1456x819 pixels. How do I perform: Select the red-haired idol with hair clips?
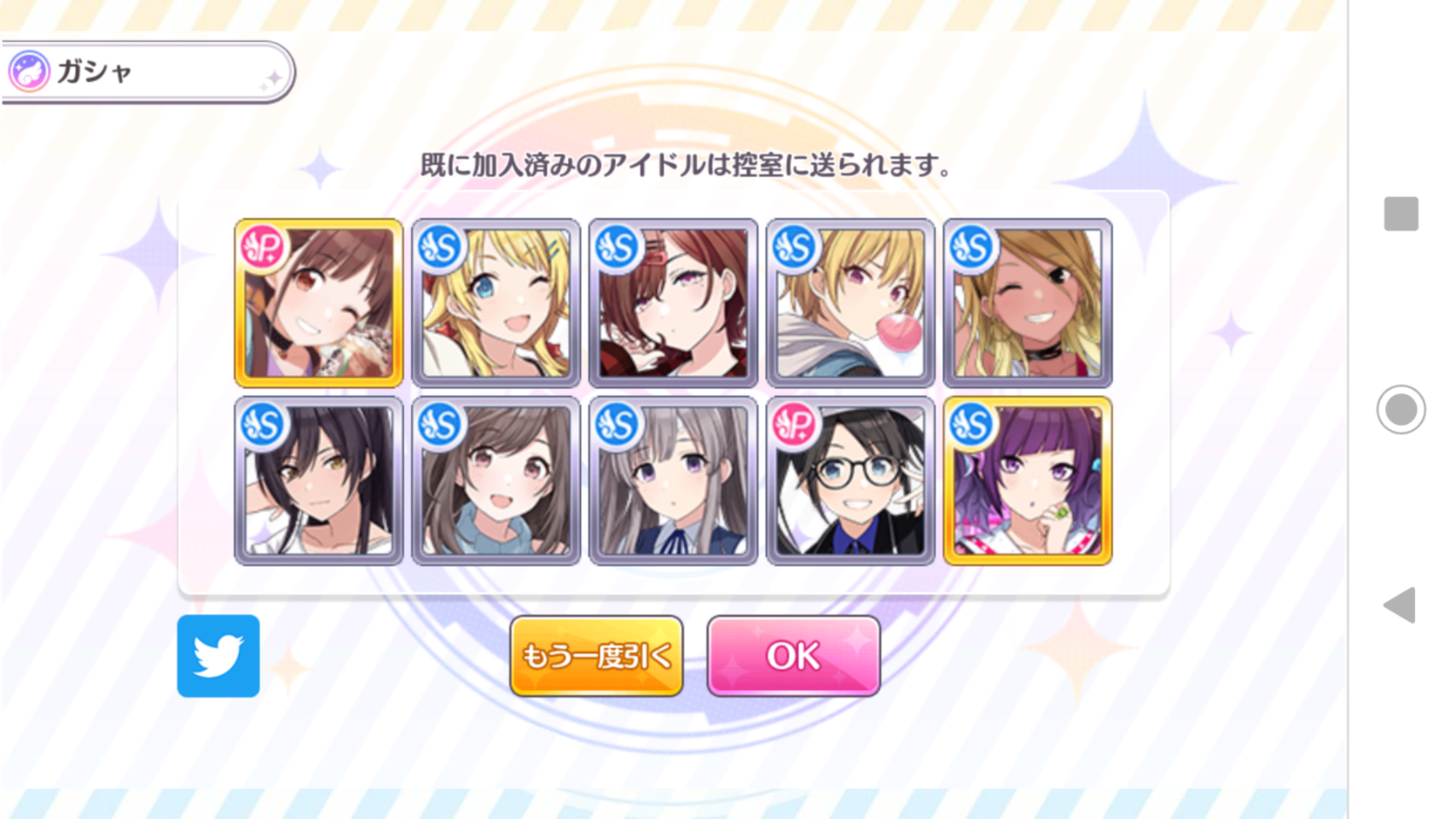click(673, 303)
